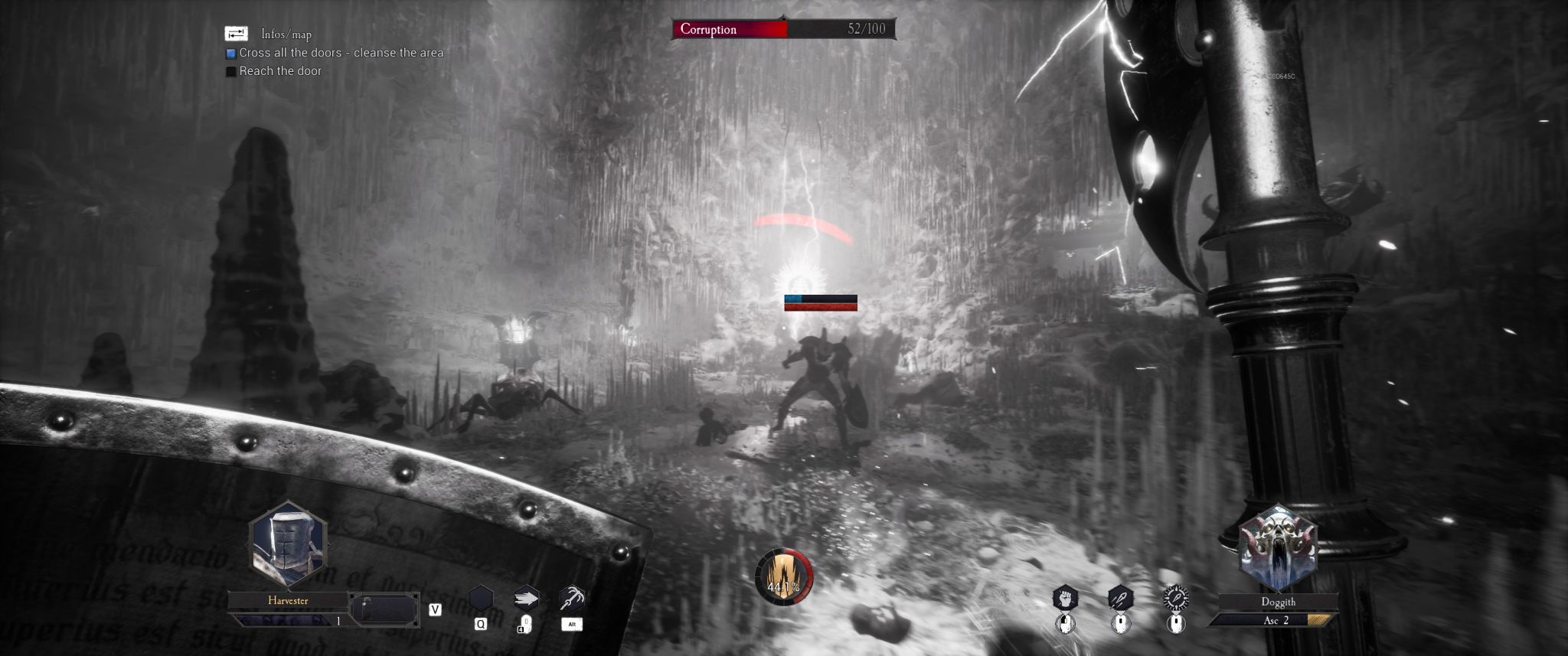1568x656 pixels.
Task: Open the Infos/map label
Action: pyautogui.click(x=286, y=34)
